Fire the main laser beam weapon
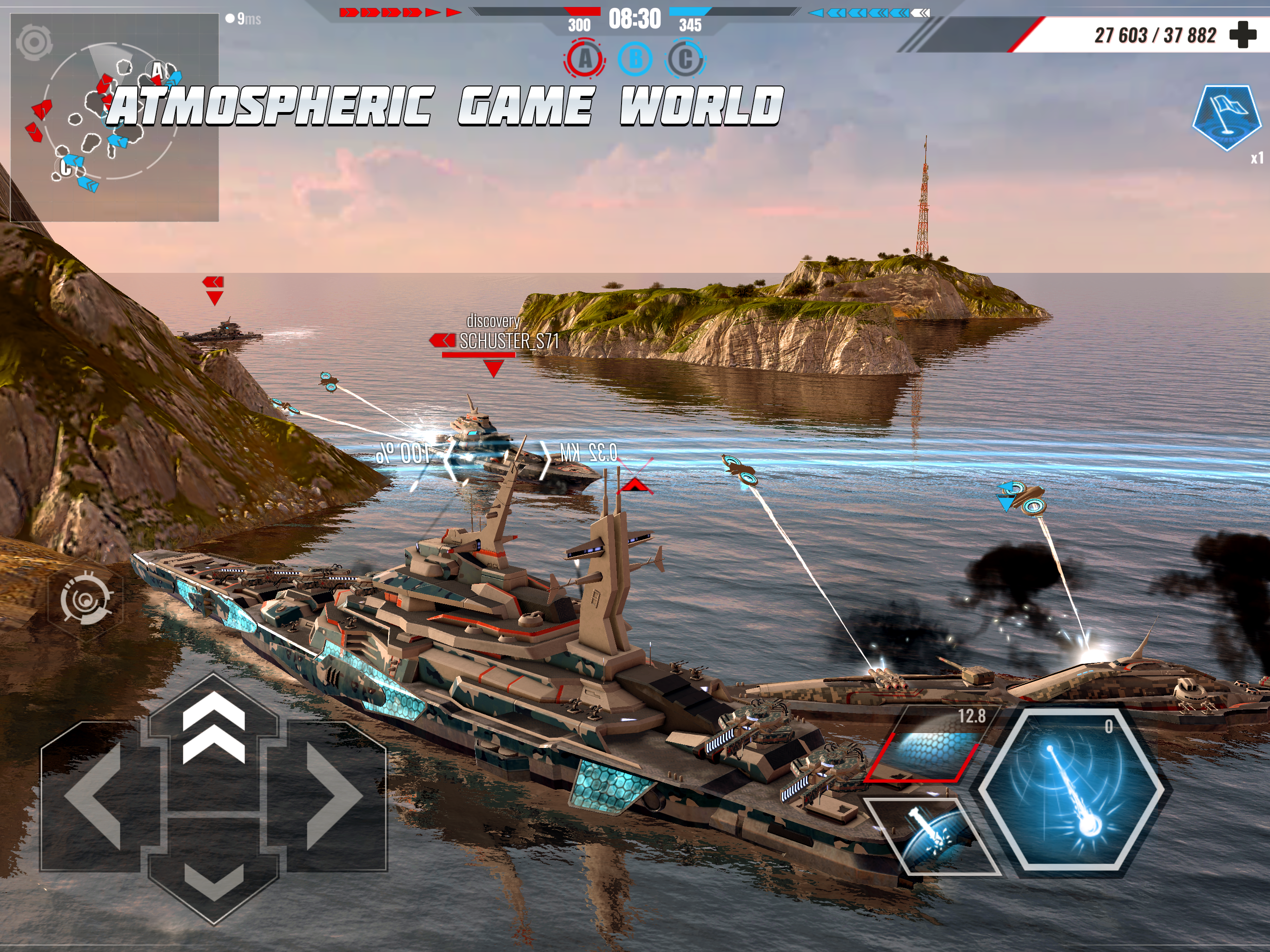1270x952 pixels. click(x=1072, y=792)
